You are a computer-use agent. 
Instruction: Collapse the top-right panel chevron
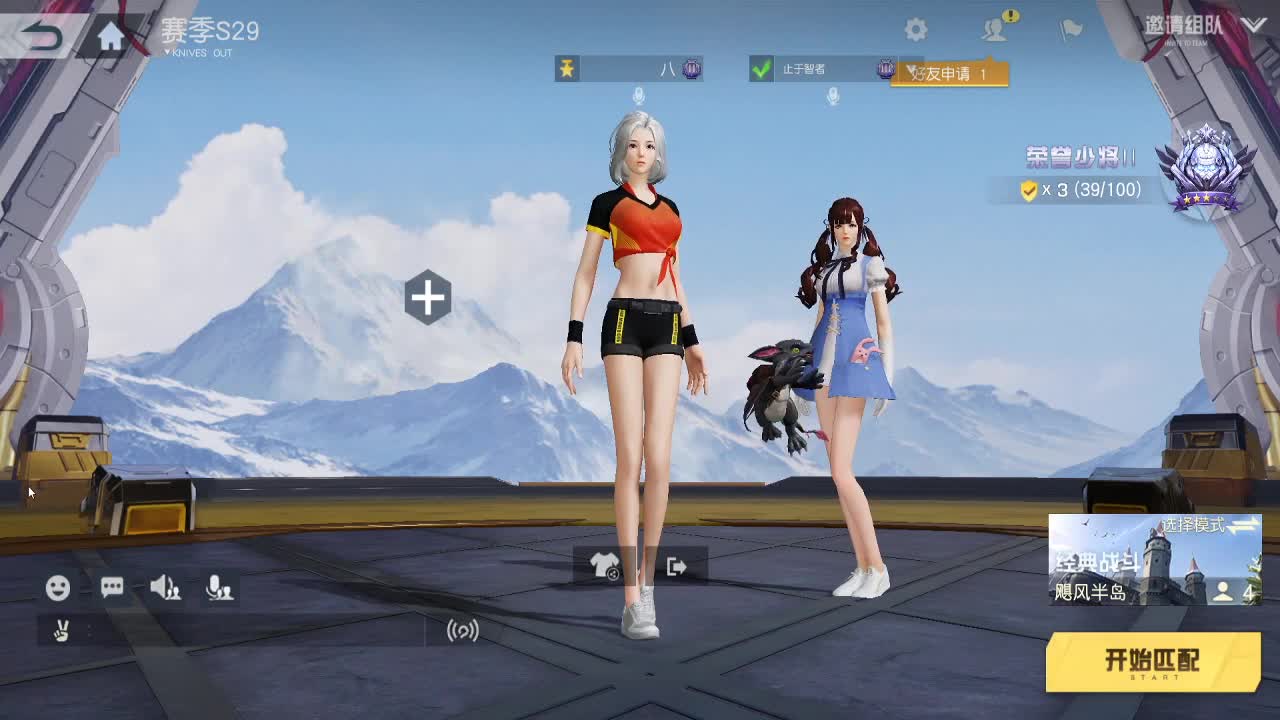point(1252,25)
